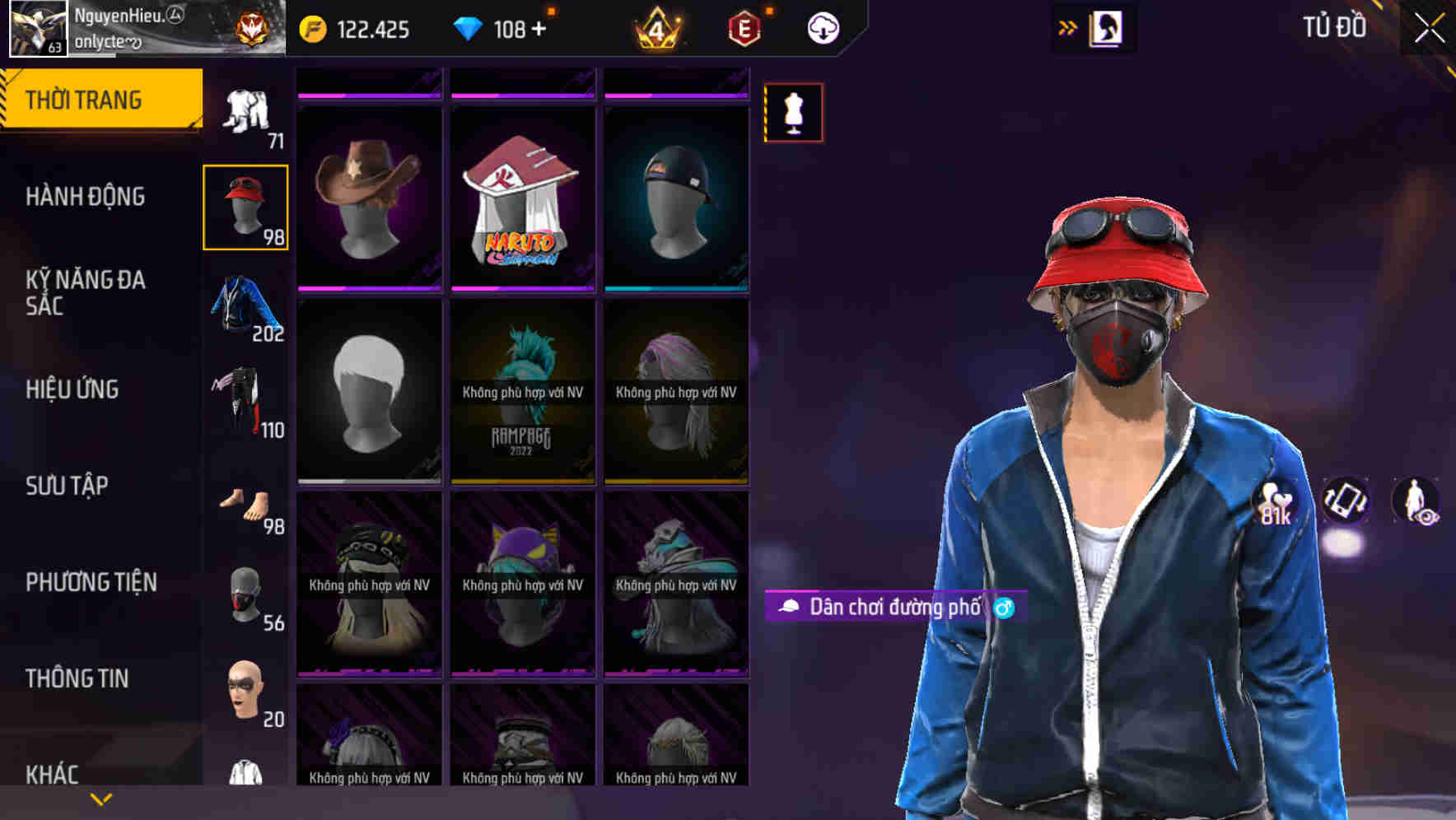Select the mannequin outfit preset icon
Image resolution: width=1456 pixels, height=820 pixels.
tap(793, 113)
